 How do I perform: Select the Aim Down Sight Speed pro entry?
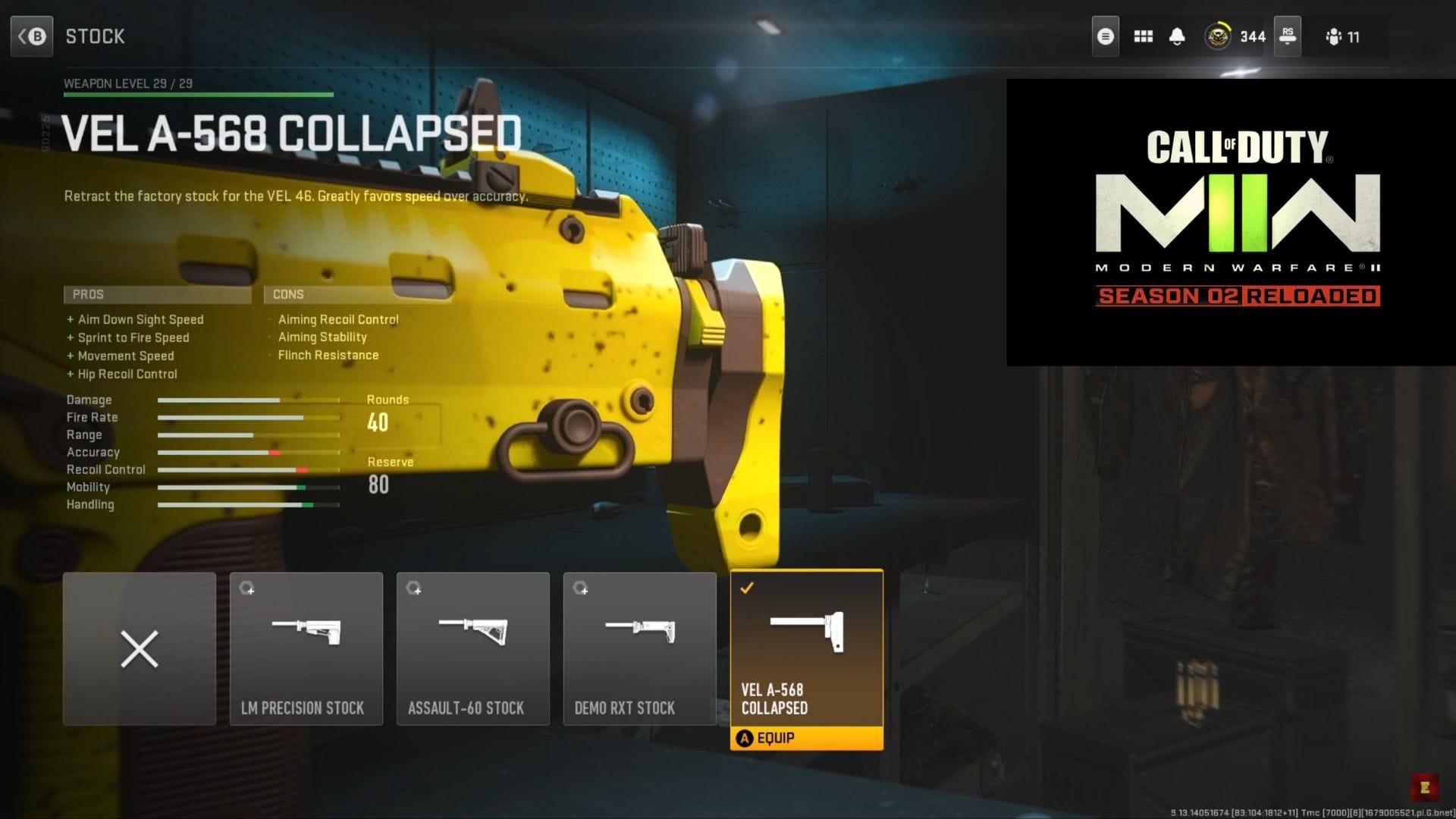[x=140, y=319]
